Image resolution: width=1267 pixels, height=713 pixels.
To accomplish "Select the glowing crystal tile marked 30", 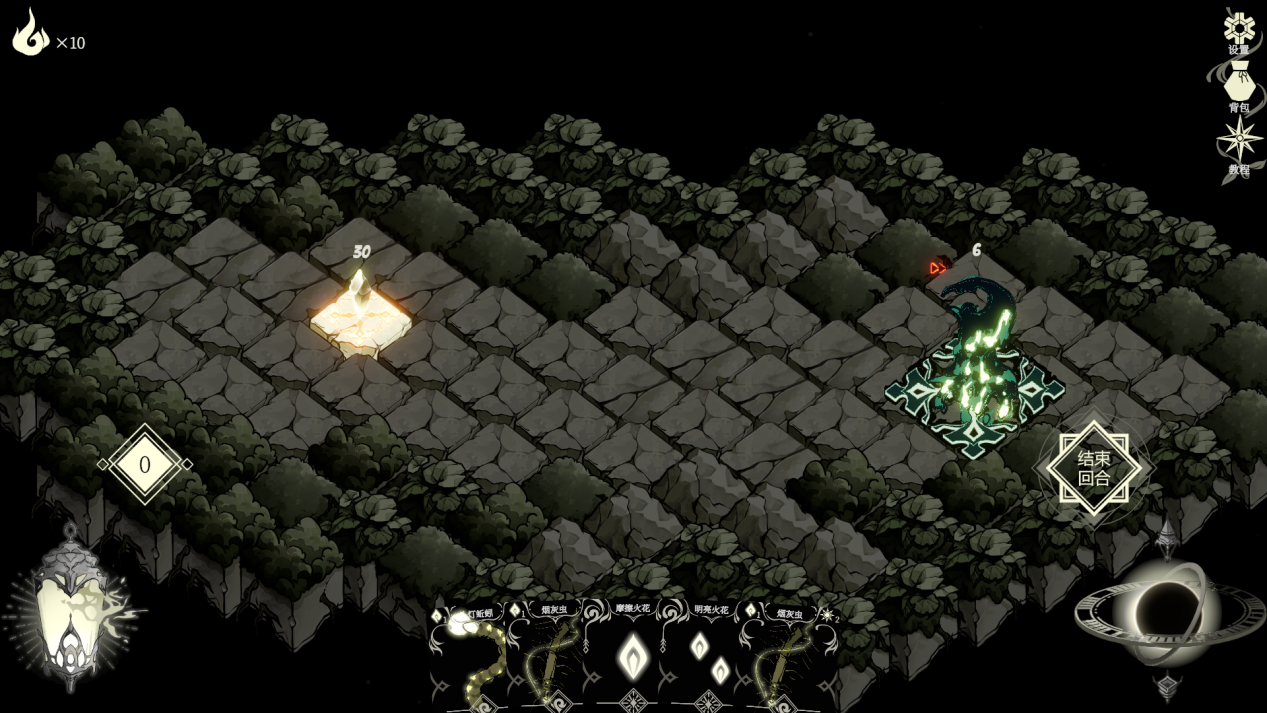I will pyautogui.click(x=360, y=312).
